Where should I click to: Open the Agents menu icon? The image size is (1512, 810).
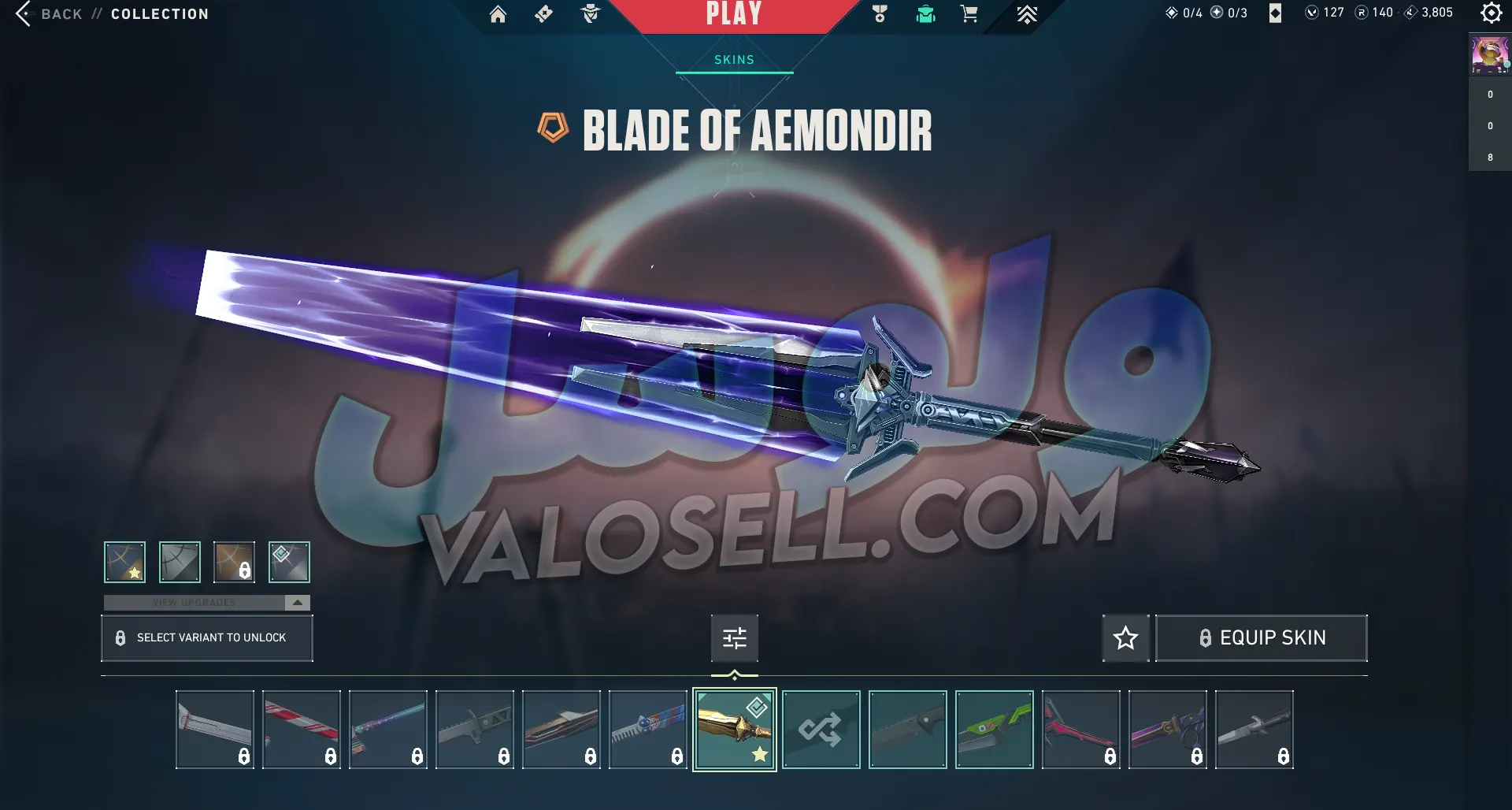tap(590, 14)
